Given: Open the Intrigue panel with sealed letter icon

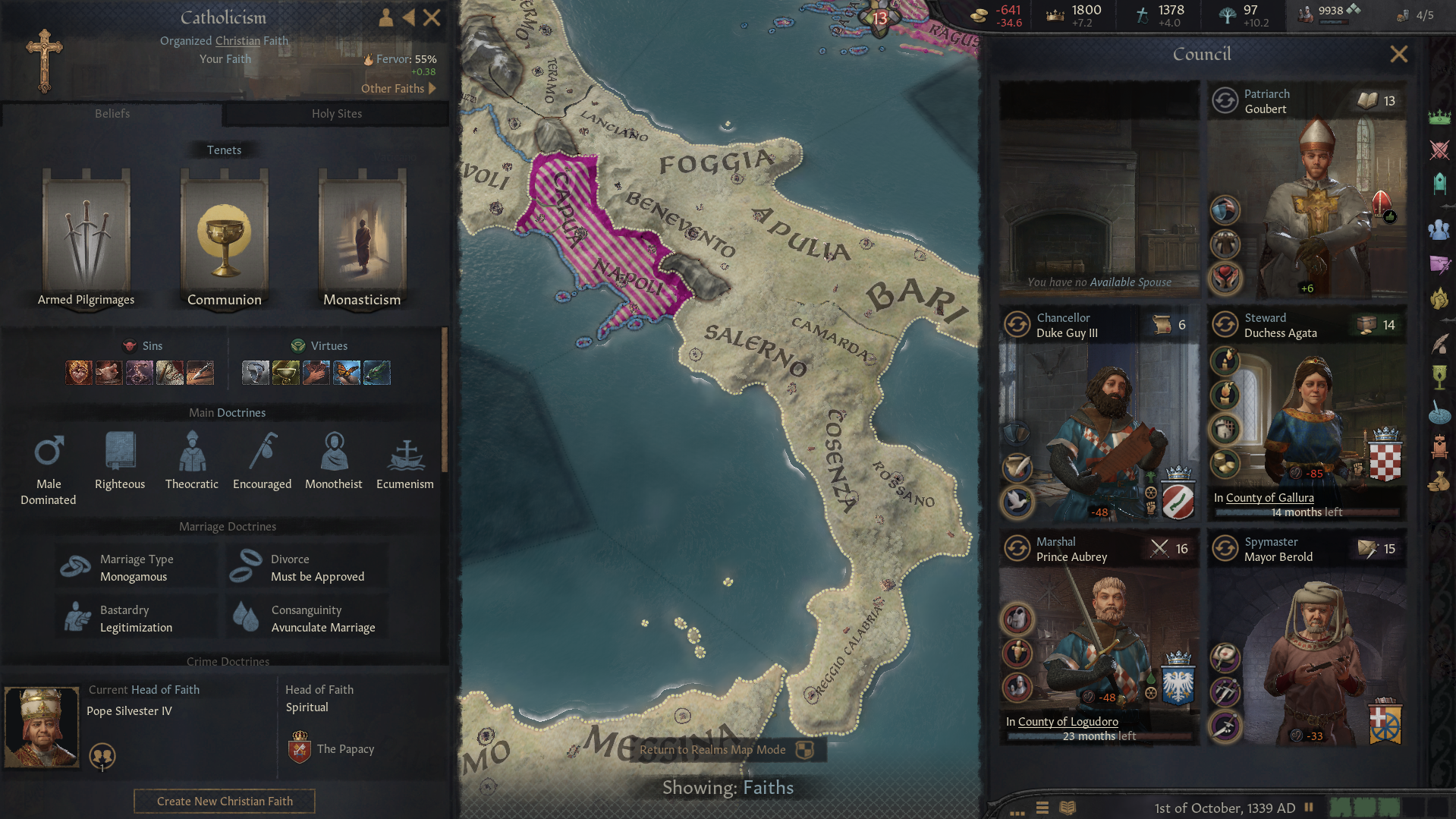Looking at the screenshot, I should pyautogui.click(x=1439, y=265).
